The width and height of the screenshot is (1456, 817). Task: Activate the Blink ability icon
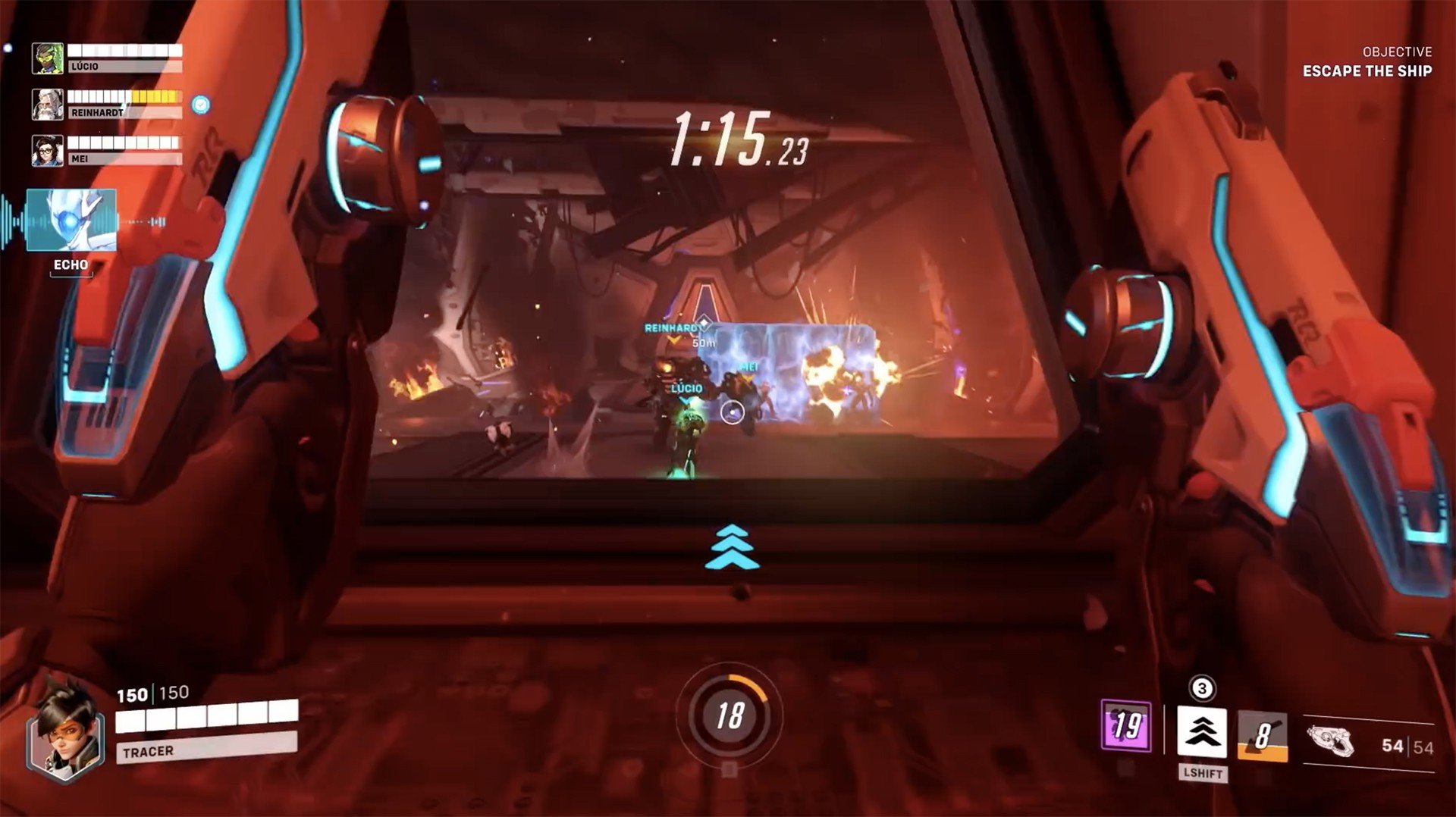[1202, 731]
